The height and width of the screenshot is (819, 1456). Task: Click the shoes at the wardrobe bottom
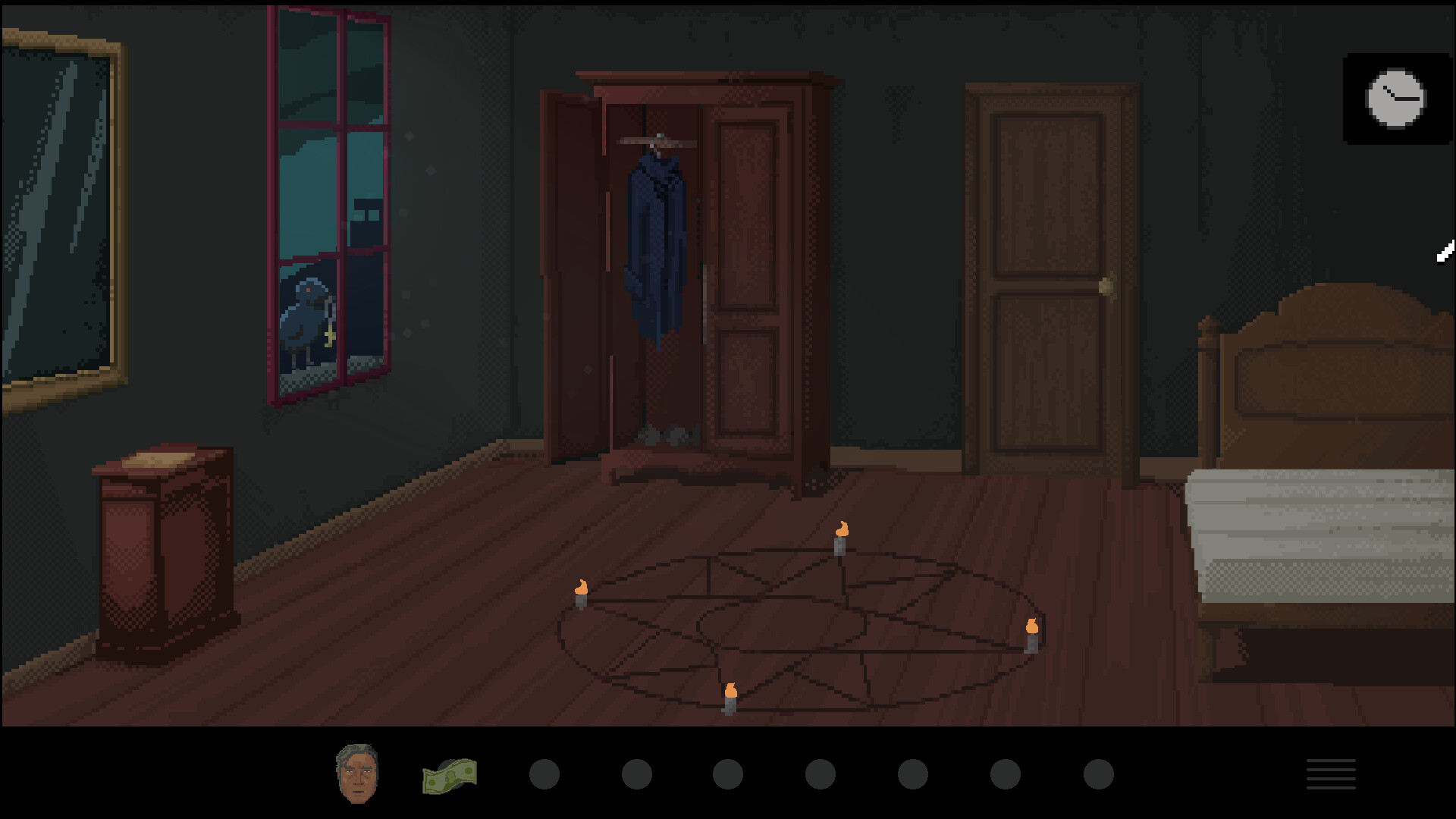[x=667, y=432]
